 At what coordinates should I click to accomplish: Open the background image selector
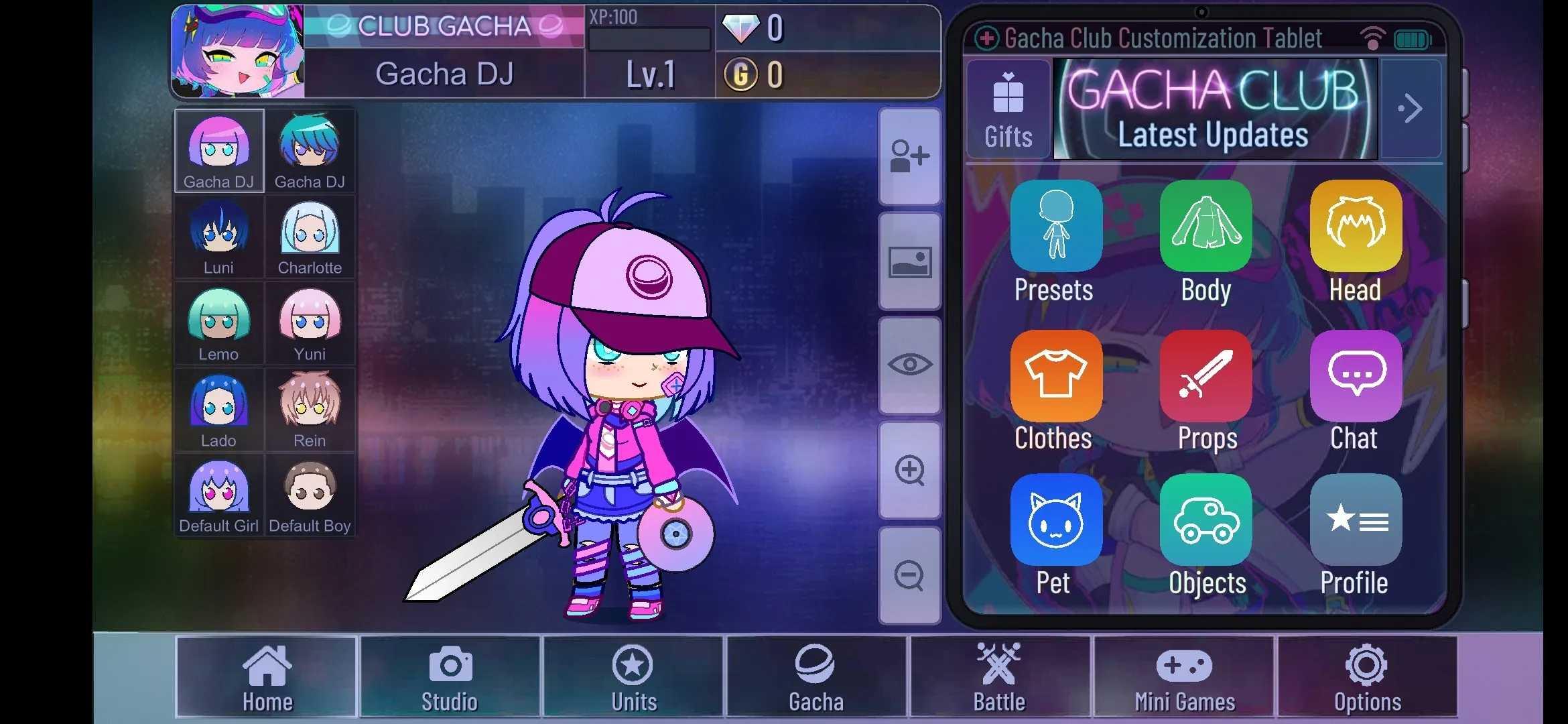pyautogui.click(x=910, y=263)
